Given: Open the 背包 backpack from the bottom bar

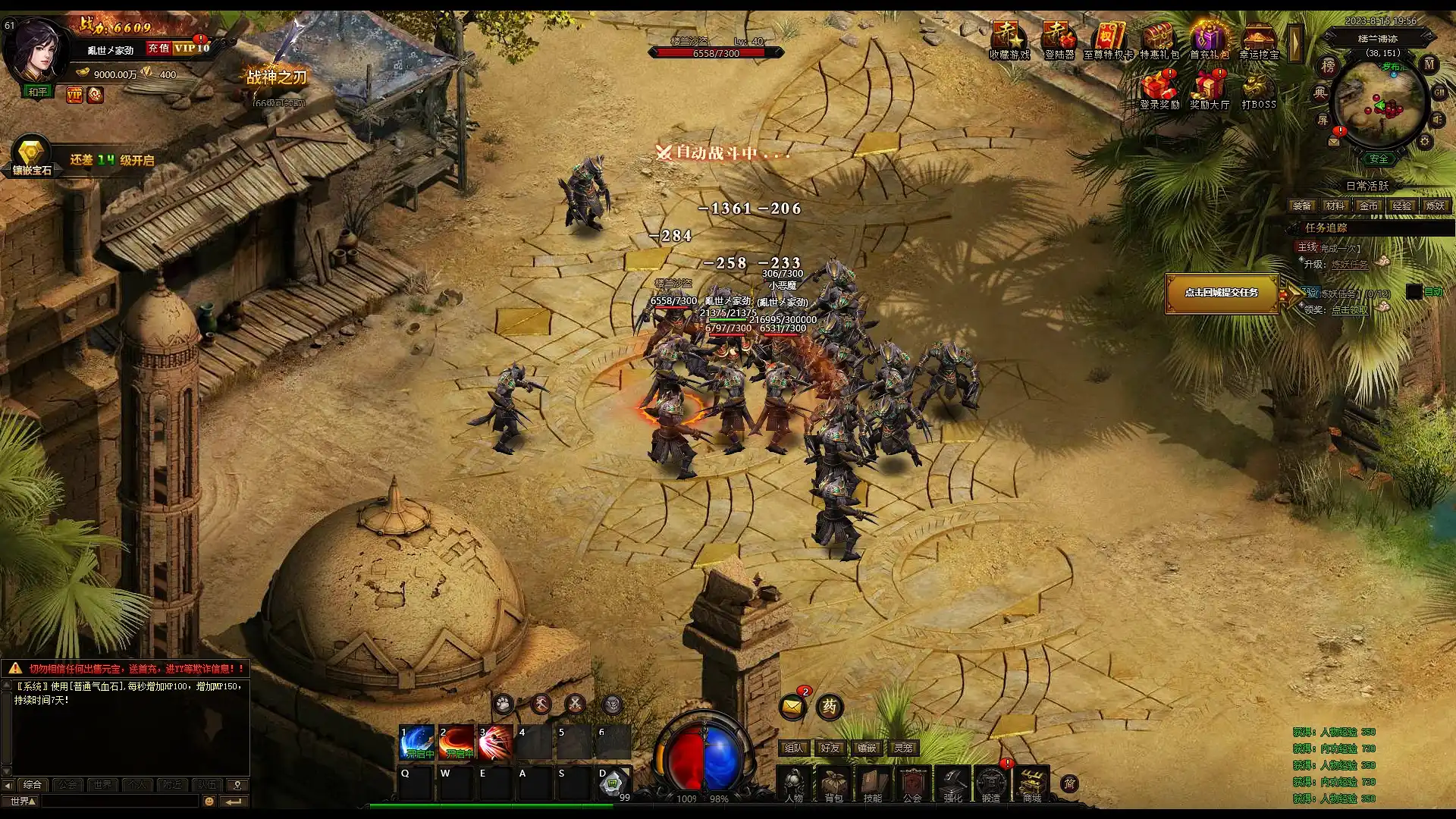Looking at the screenshot, I should 833,783.
